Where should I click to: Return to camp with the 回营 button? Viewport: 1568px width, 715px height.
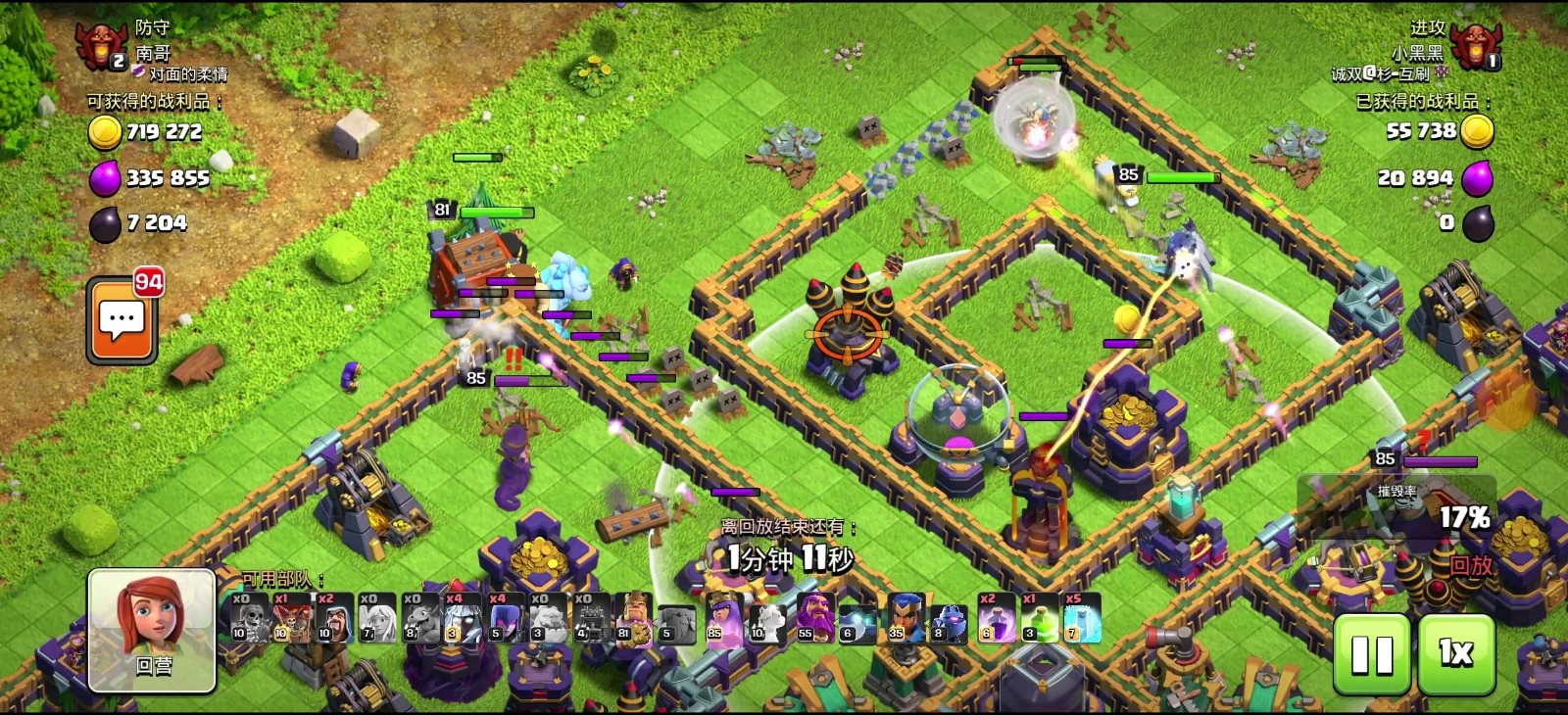152,630
